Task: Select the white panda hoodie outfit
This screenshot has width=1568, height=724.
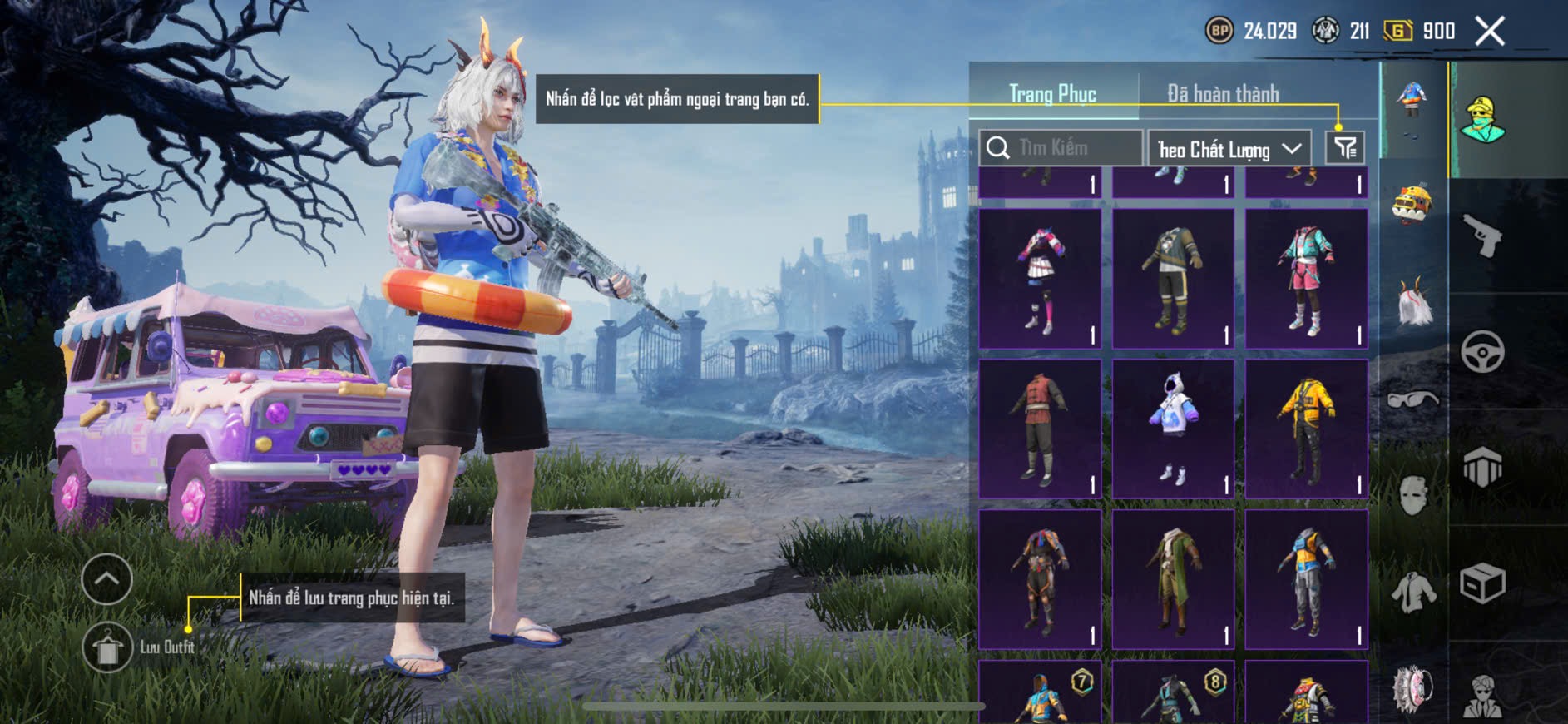Action: point(1173,429)
